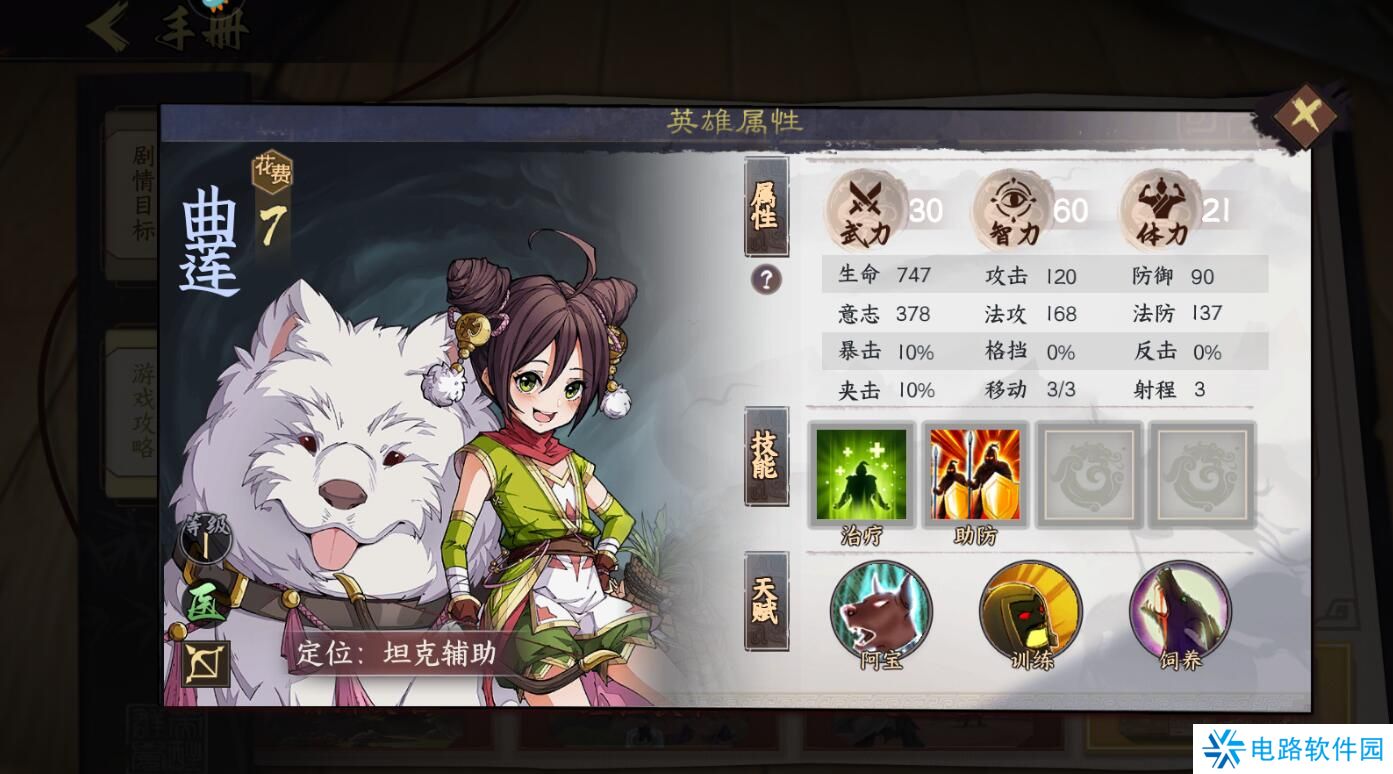Select the 治疗 healing skill icon
Image resolution: width=1393 pixels, height=774 pixels.
(862, 473)
